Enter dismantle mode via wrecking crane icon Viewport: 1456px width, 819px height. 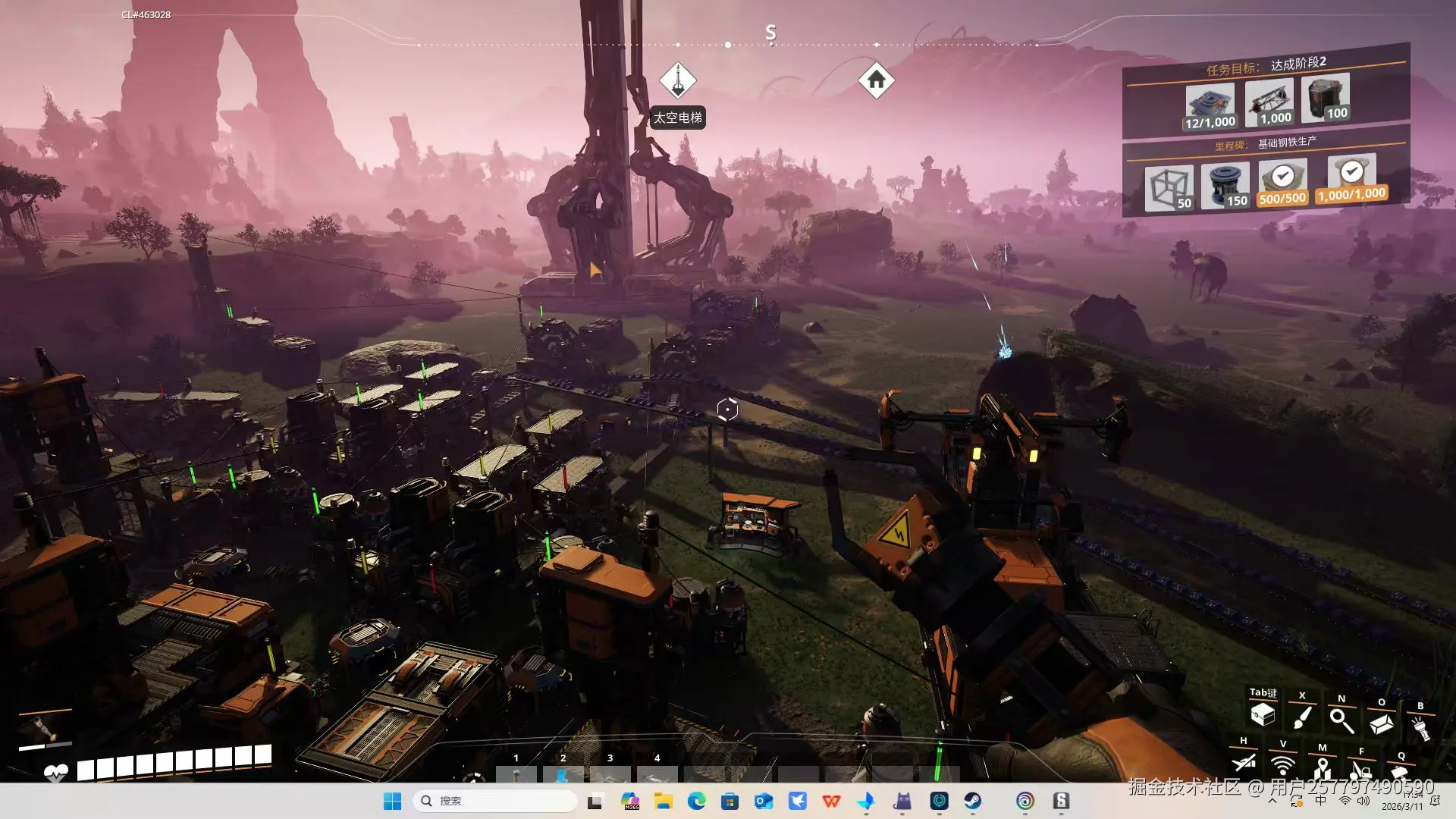coord(1362,771)
